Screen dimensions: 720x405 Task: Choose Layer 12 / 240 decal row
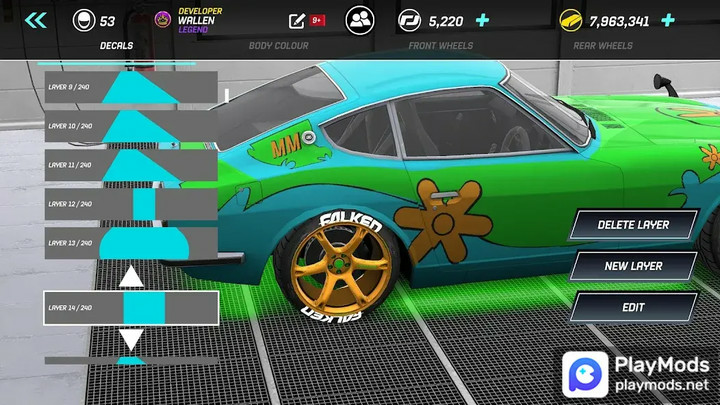pos(131,204)
